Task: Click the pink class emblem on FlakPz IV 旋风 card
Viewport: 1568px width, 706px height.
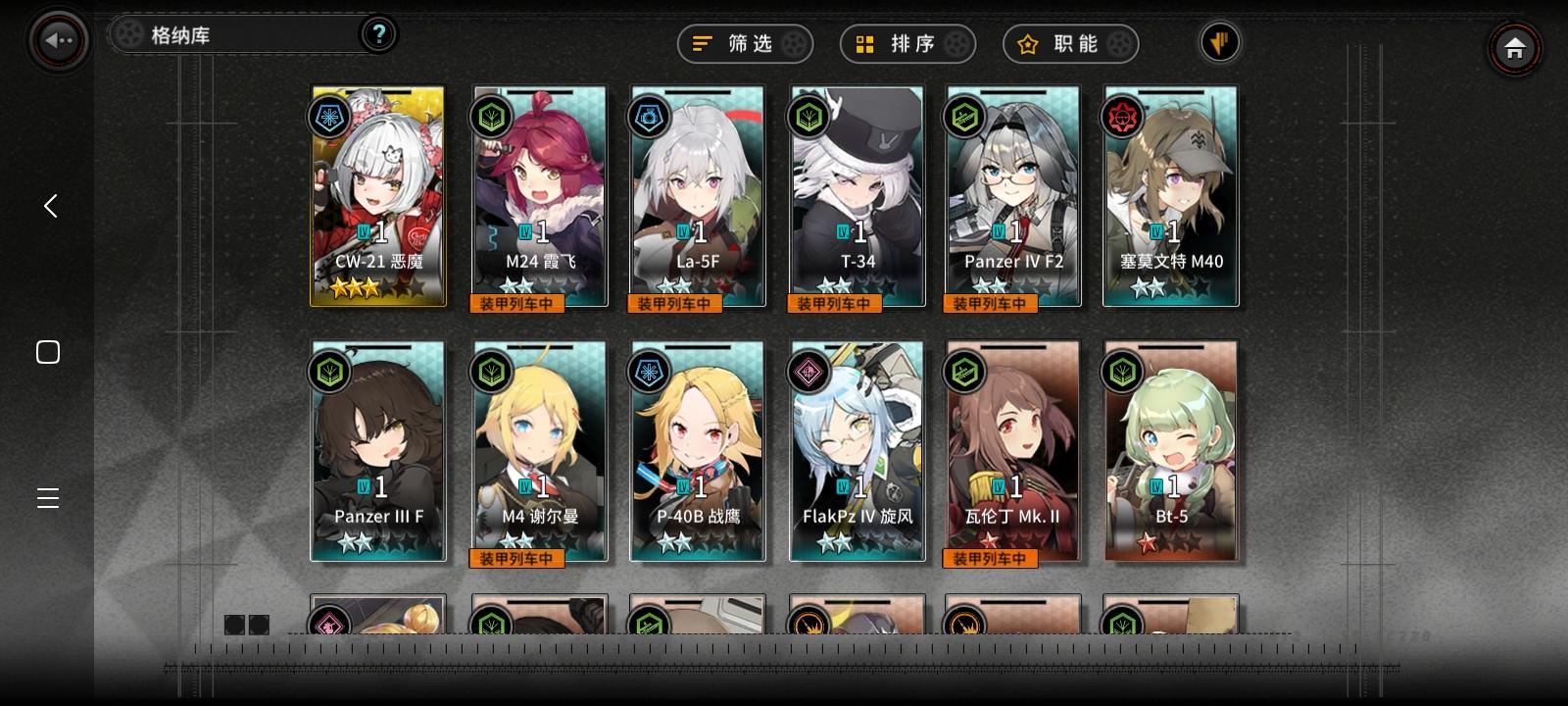Action: (x=808, y=373)
